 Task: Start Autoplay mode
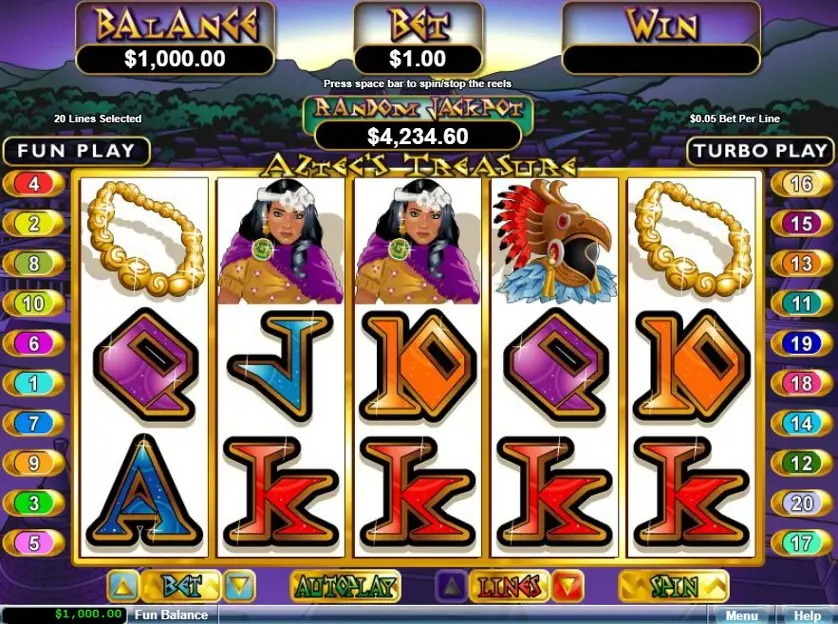tap(345, 585)
